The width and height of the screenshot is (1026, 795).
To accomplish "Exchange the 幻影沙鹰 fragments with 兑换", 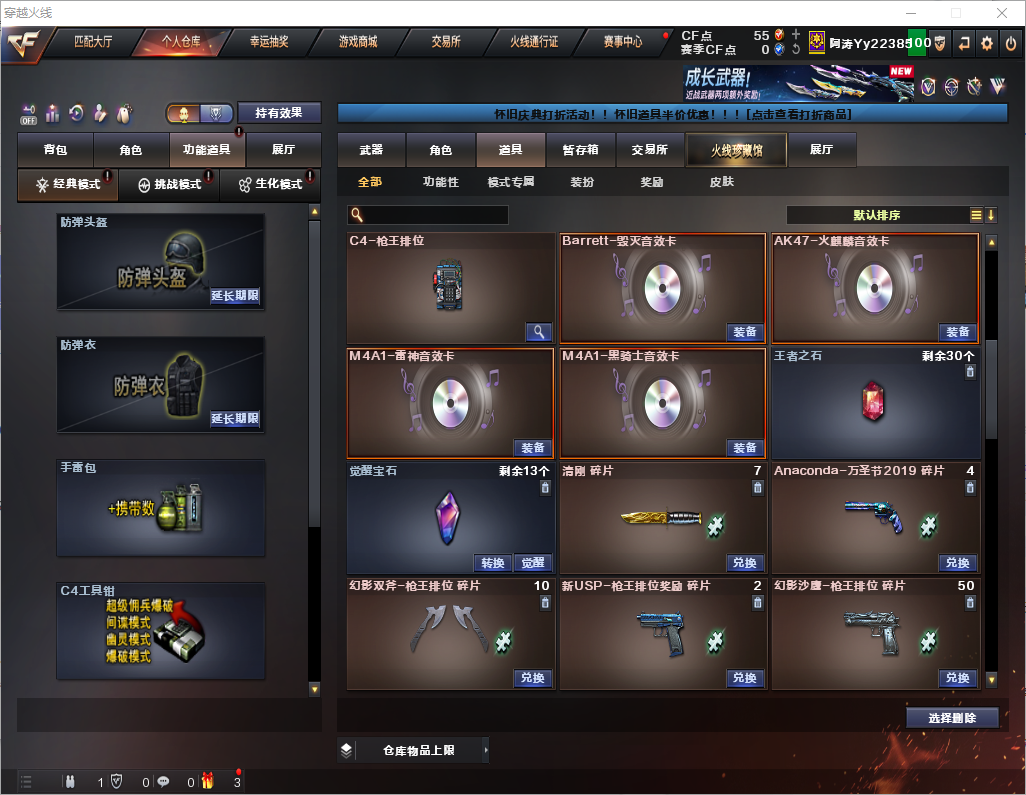I will click(x=957, y=678).
